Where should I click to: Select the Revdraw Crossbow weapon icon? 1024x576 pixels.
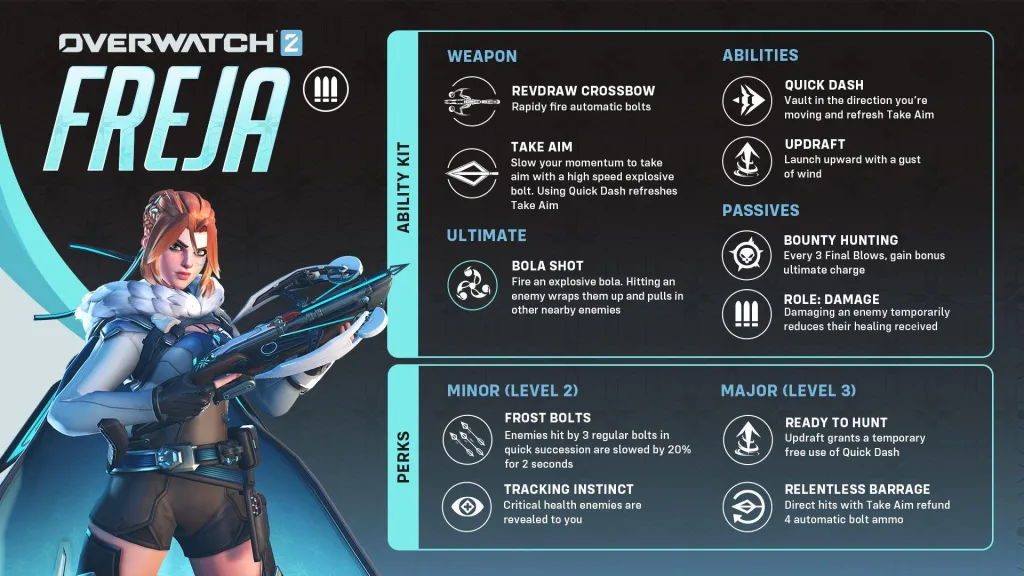click(472, 100)
